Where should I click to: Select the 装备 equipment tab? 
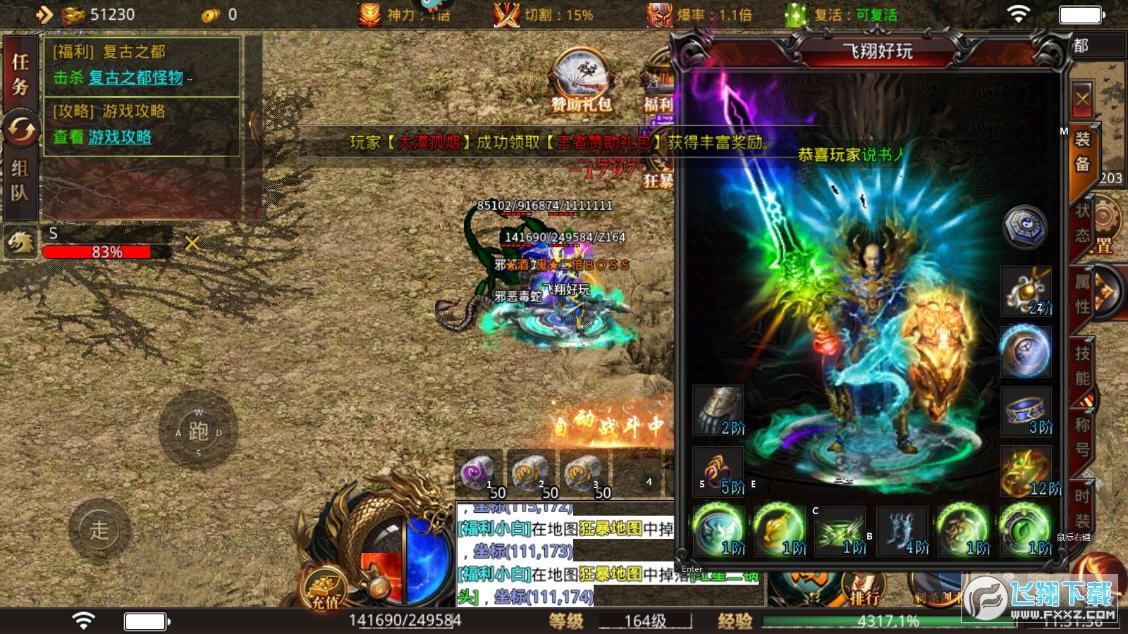tap(1082, 153)
